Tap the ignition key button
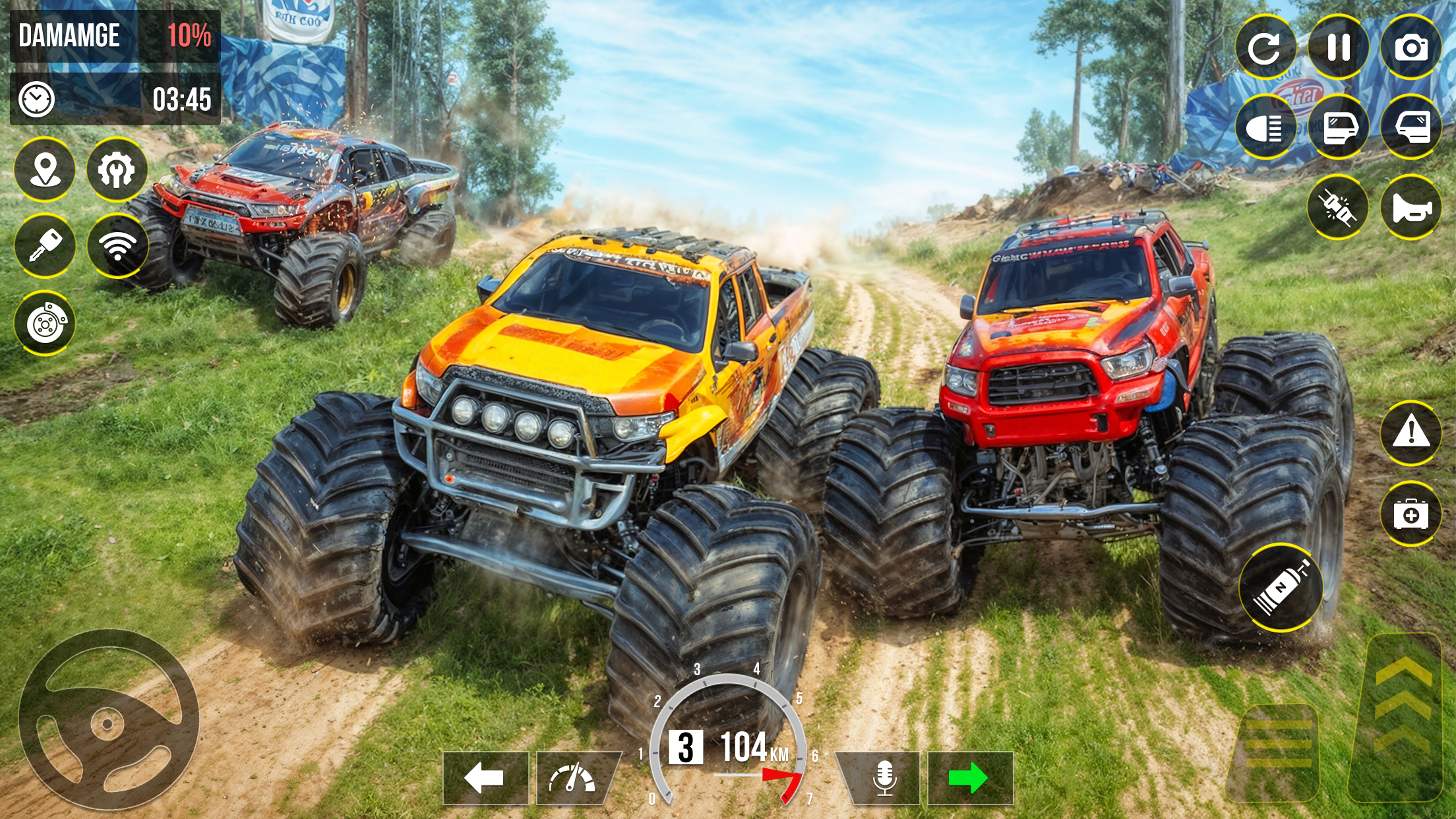This screenshot has width=1456, height=819. (x=45, y=246)
